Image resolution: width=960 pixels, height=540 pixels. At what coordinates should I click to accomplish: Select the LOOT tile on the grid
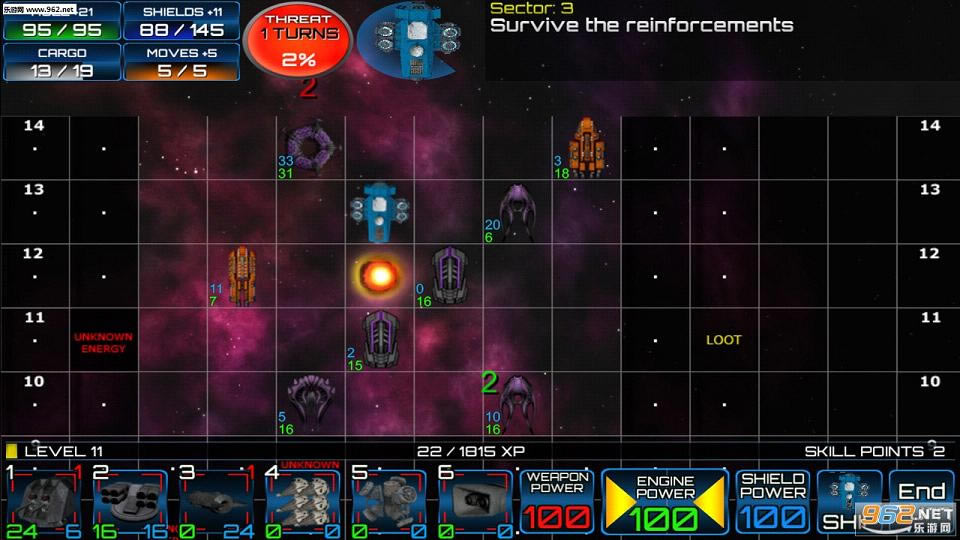[x=724, y=340]
